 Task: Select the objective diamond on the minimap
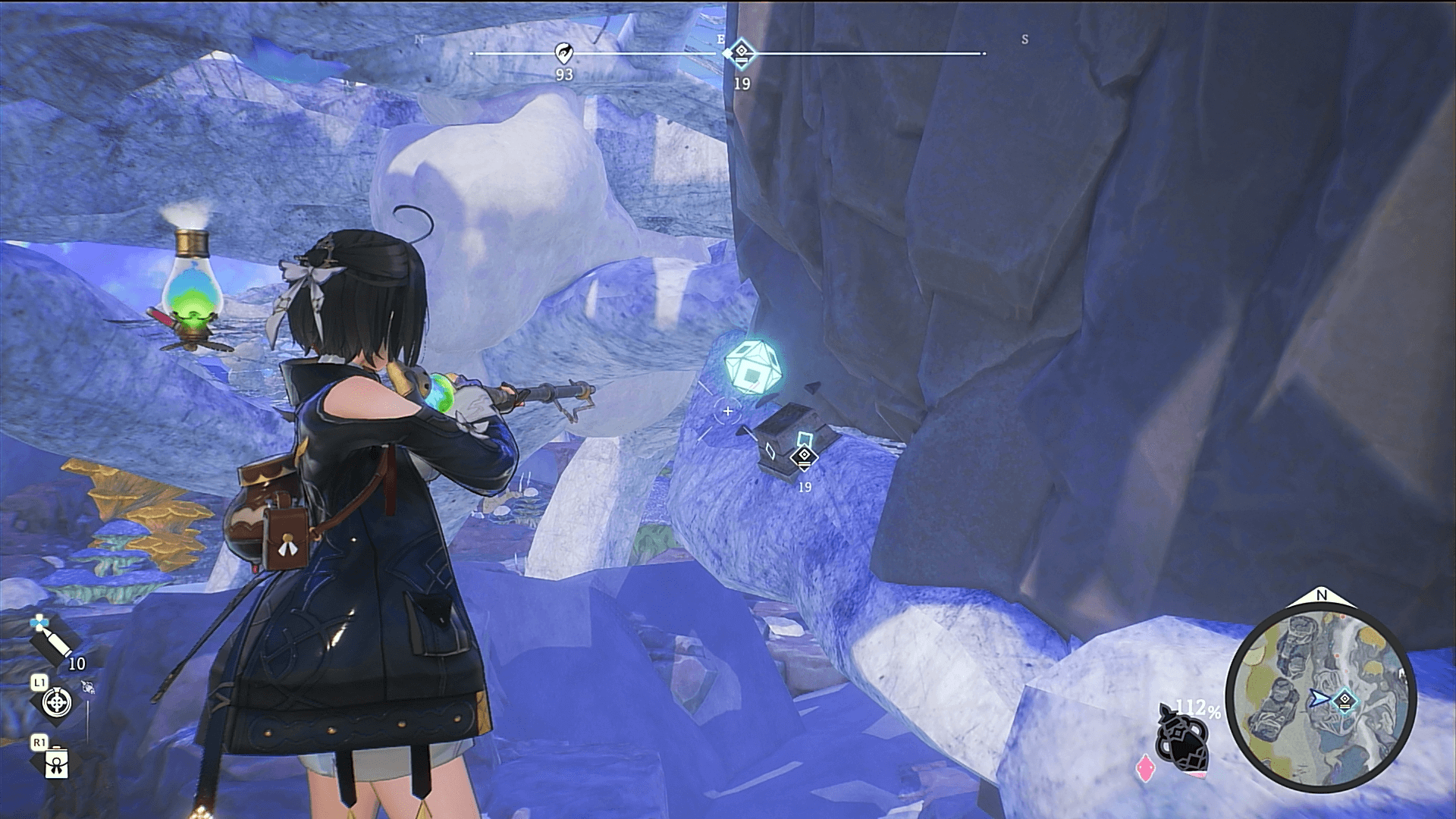coord(1345,699)
